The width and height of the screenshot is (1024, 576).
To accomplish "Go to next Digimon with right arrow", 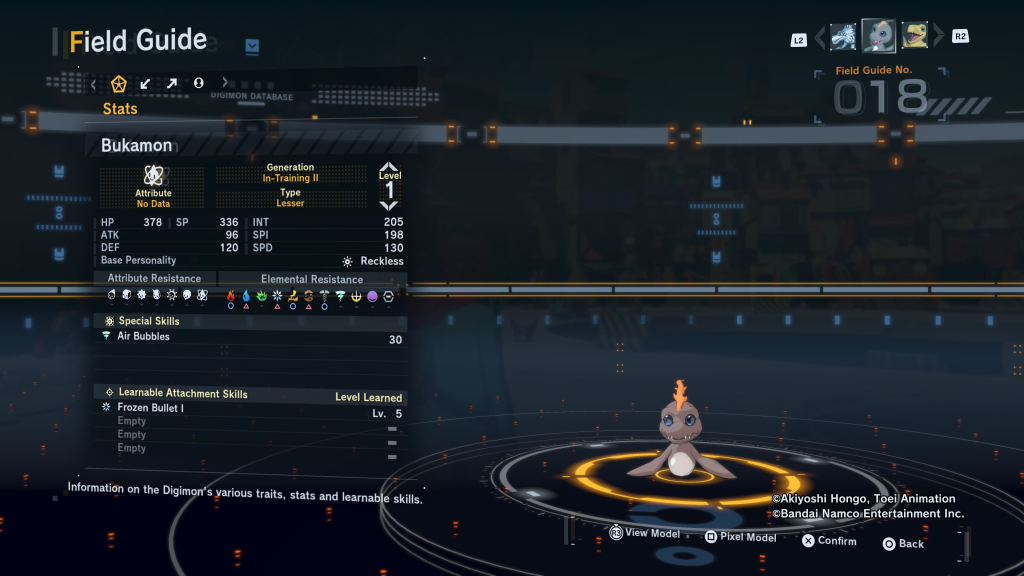I will 938,38.
